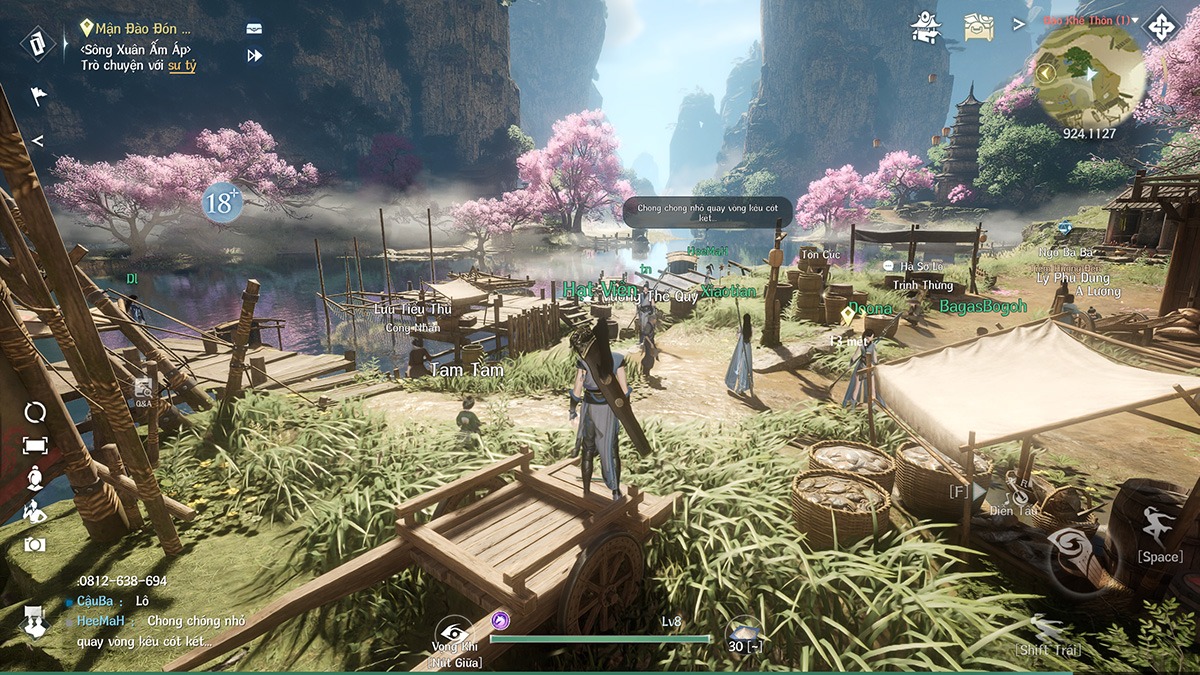The image size is (1200, 675).
Task: Click the diamond cross icon beside minimap
Action: coord(1161,26)
